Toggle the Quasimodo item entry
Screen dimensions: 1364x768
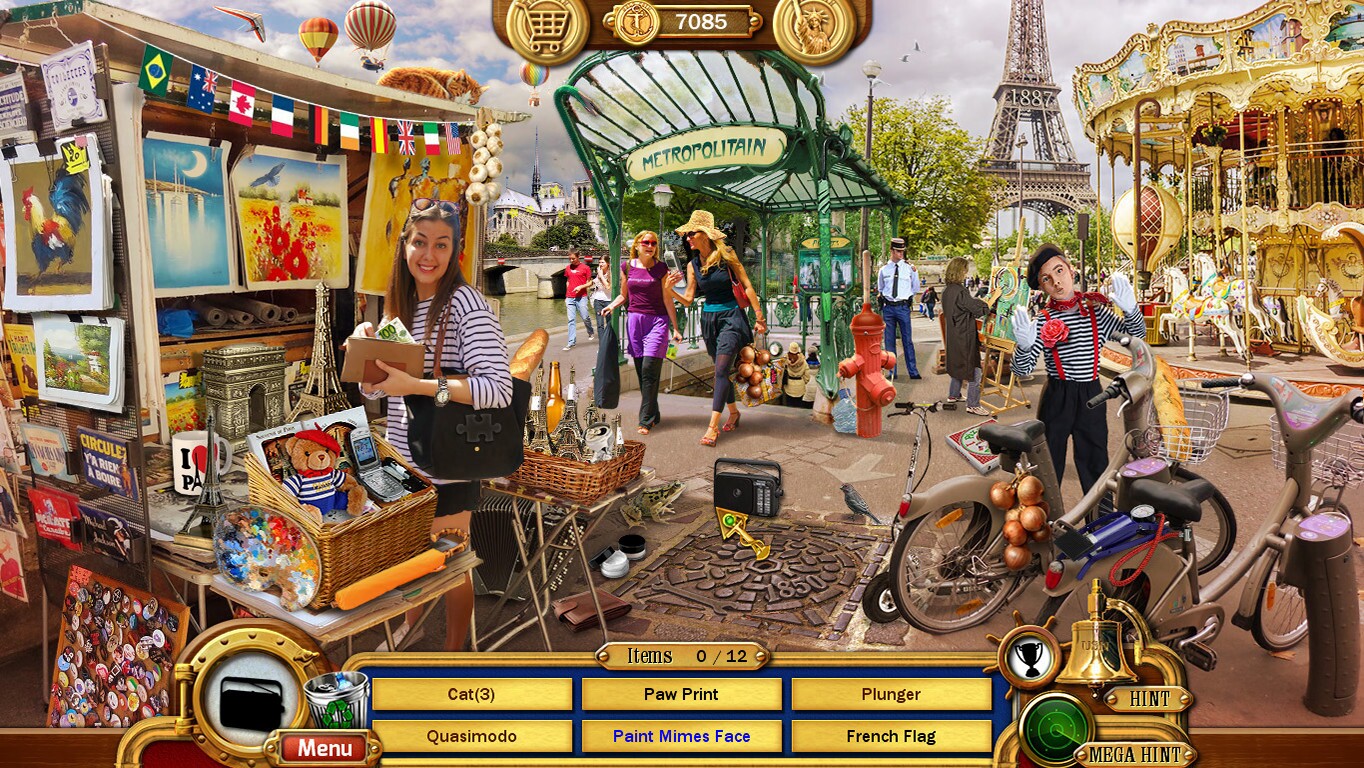pyautogui.click(x=472, y=735)
